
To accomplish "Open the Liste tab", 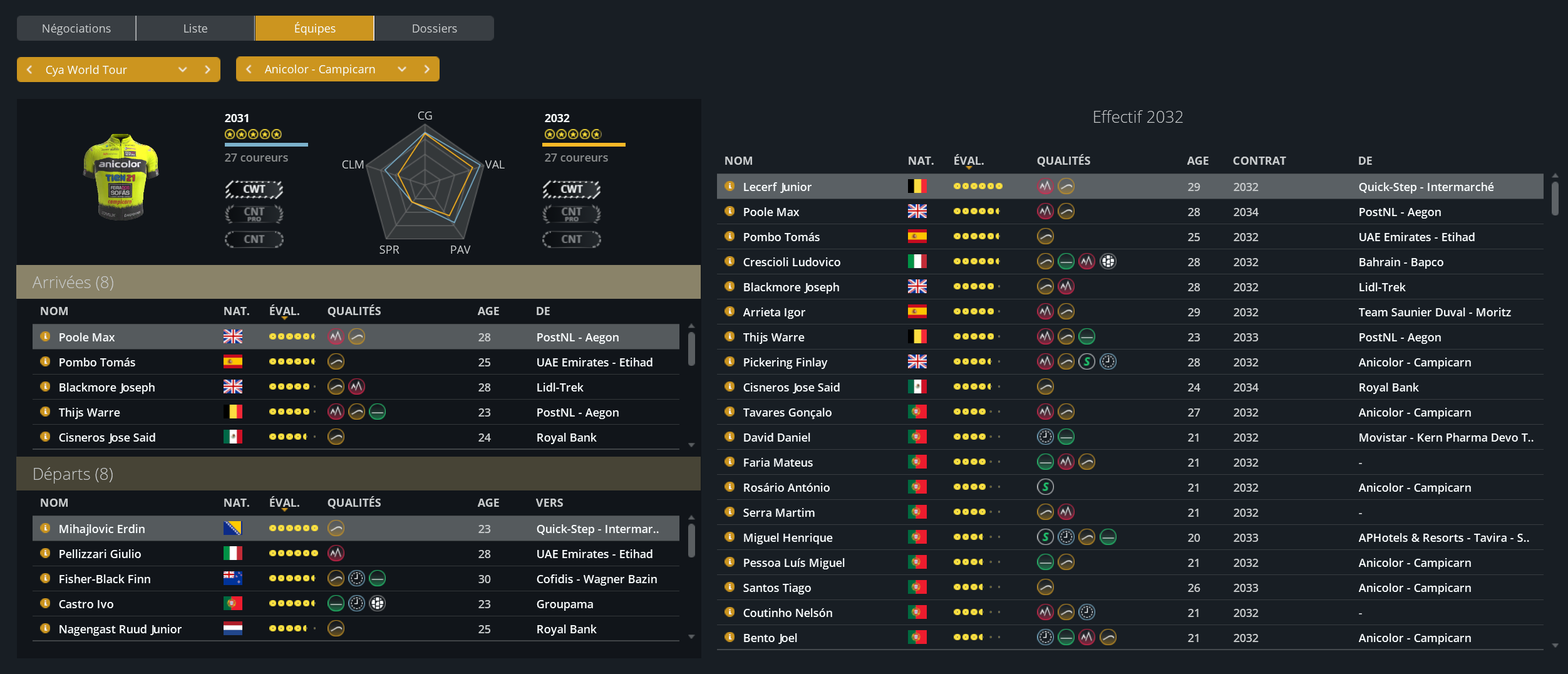I will coord(195,28).
